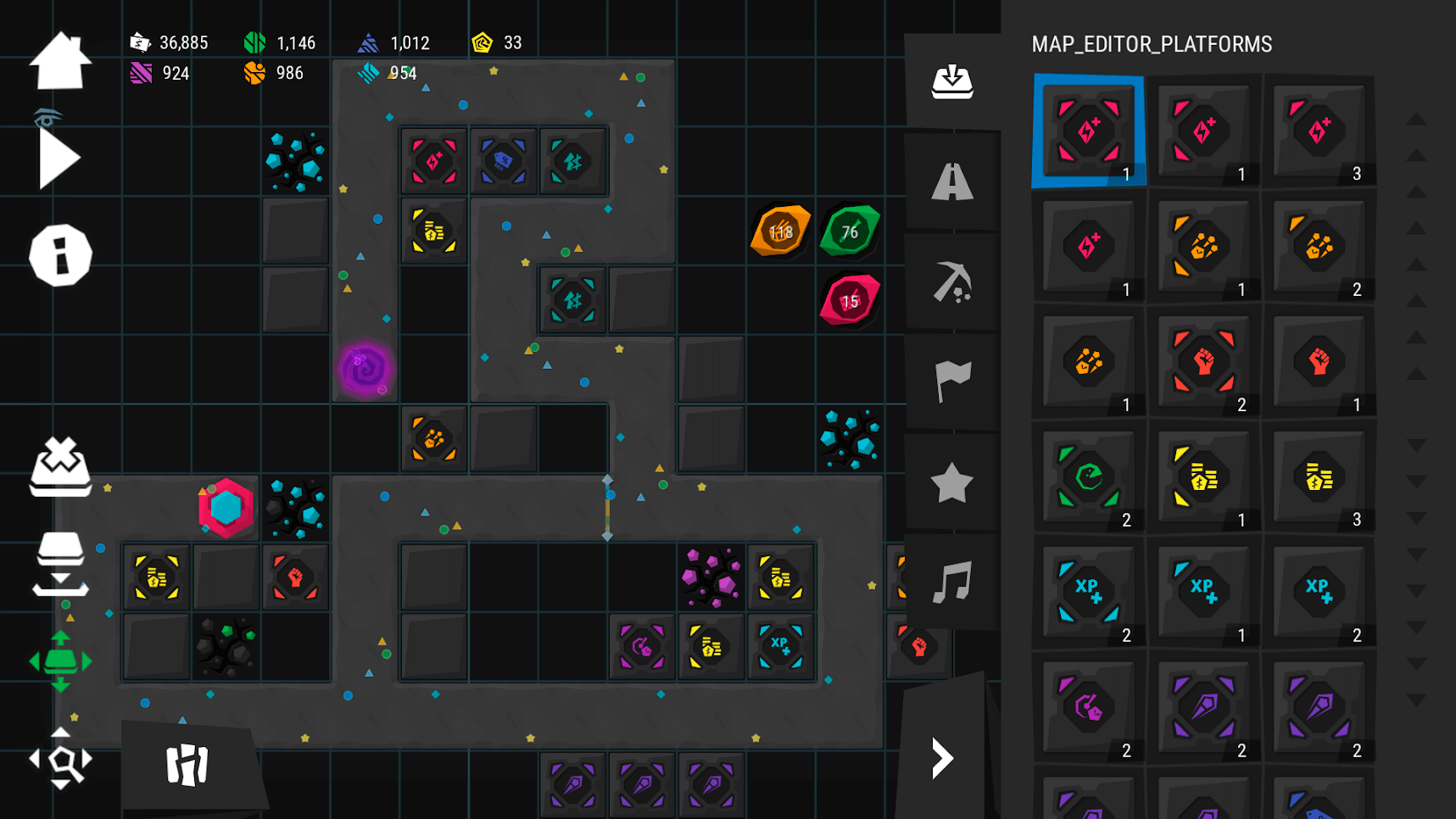
Task: Switch to the pickaxe resources category
Action: coord(951,281)
